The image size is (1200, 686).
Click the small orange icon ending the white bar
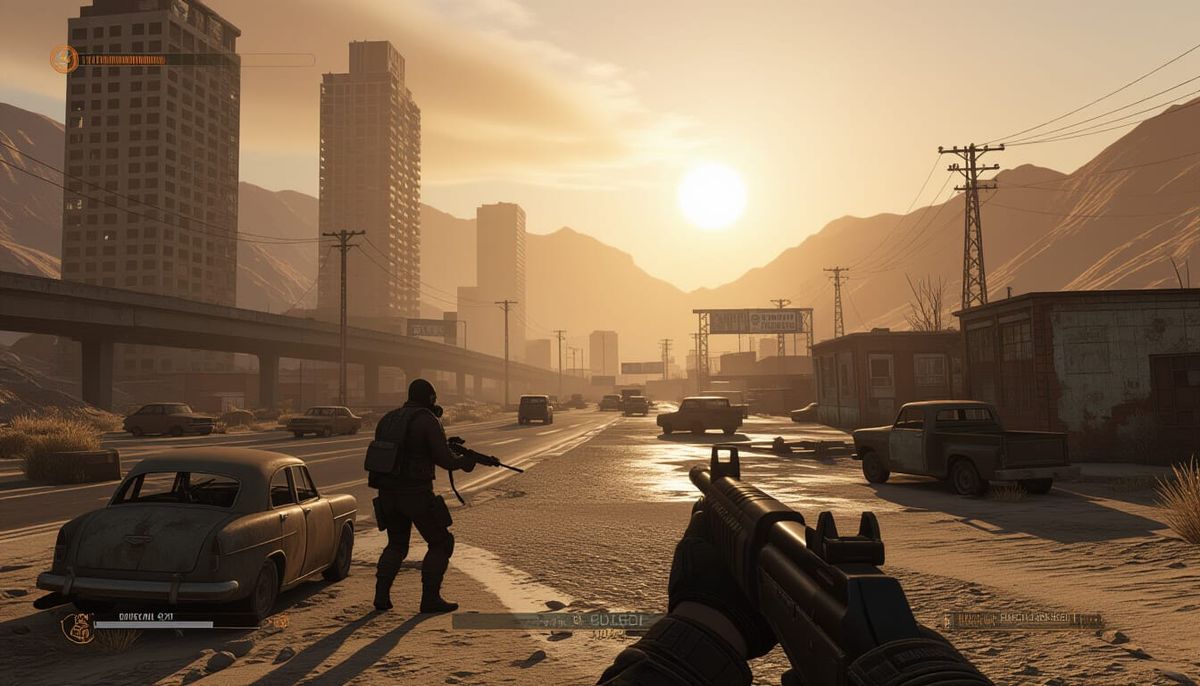click(x=278, y=623)
